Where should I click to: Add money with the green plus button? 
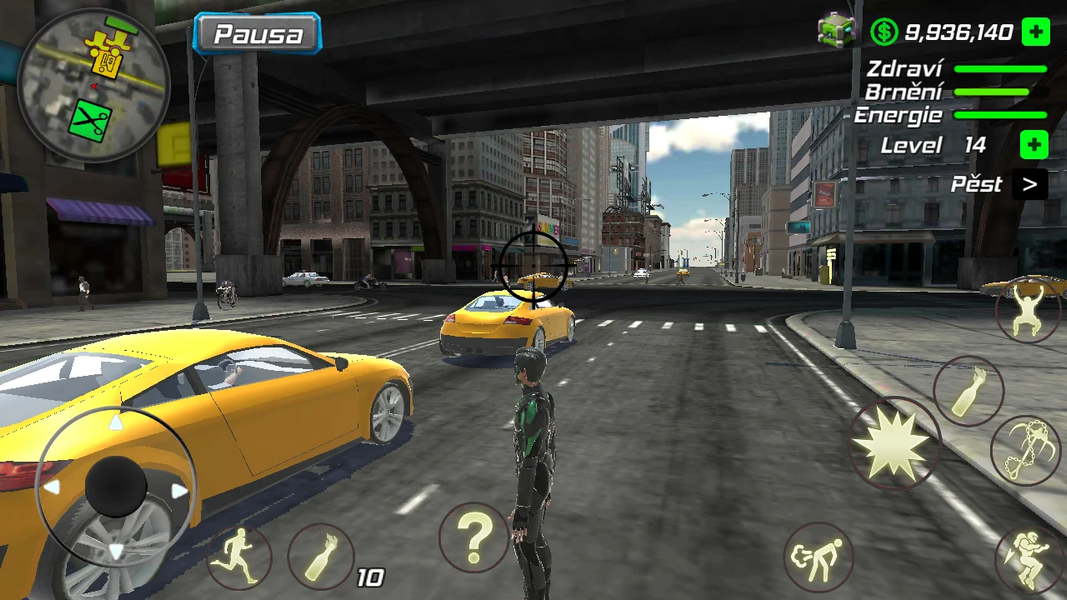(1035, 32)
